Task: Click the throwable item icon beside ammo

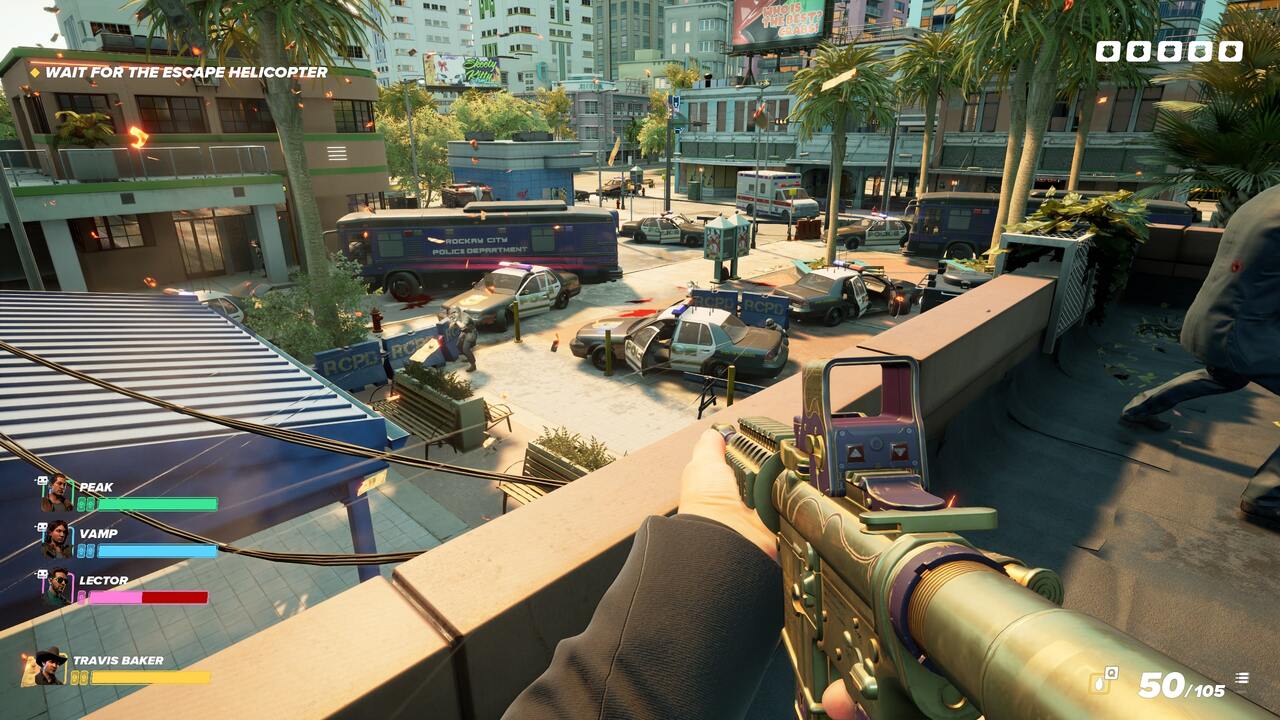Action: pos(1103,680)
